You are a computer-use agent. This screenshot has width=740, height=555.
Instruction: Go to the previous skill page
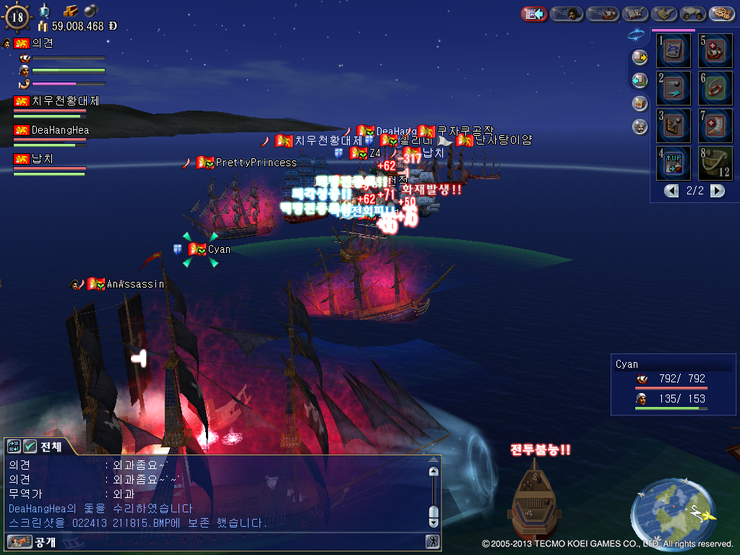pos(671,190)
